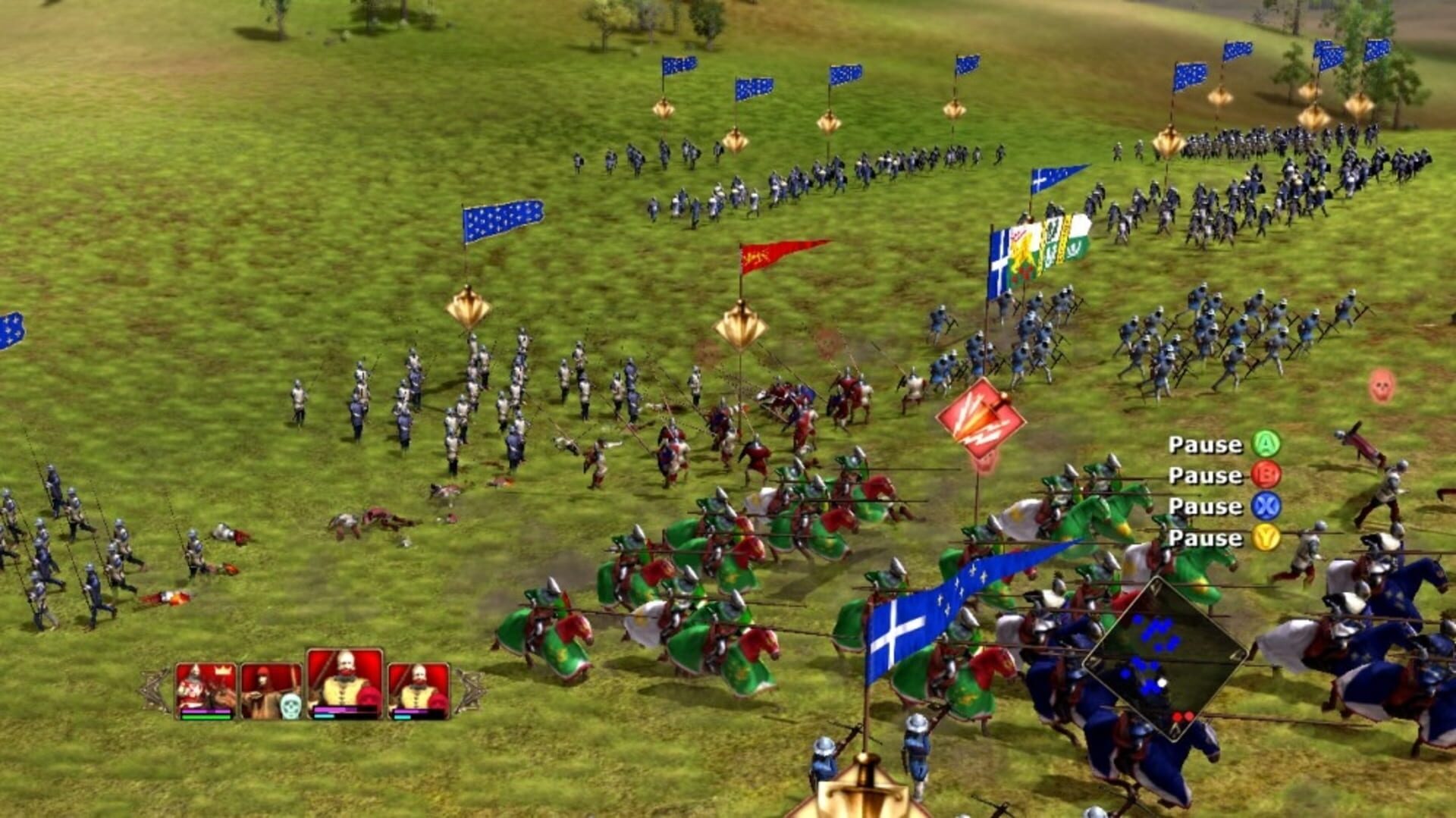Viewport: 1456px width, 818px height.
Task: Click the blue X controller button icon
Action: [x=1268, y=508]
